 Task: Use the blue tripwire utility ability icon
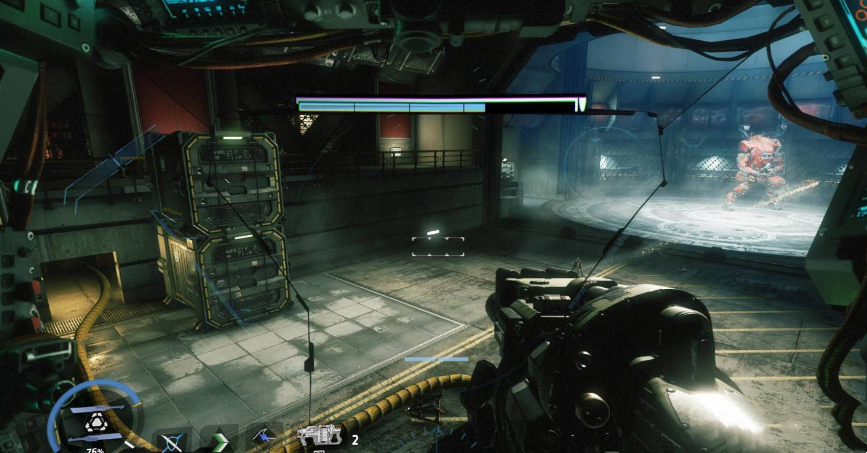tap(267, 437)
